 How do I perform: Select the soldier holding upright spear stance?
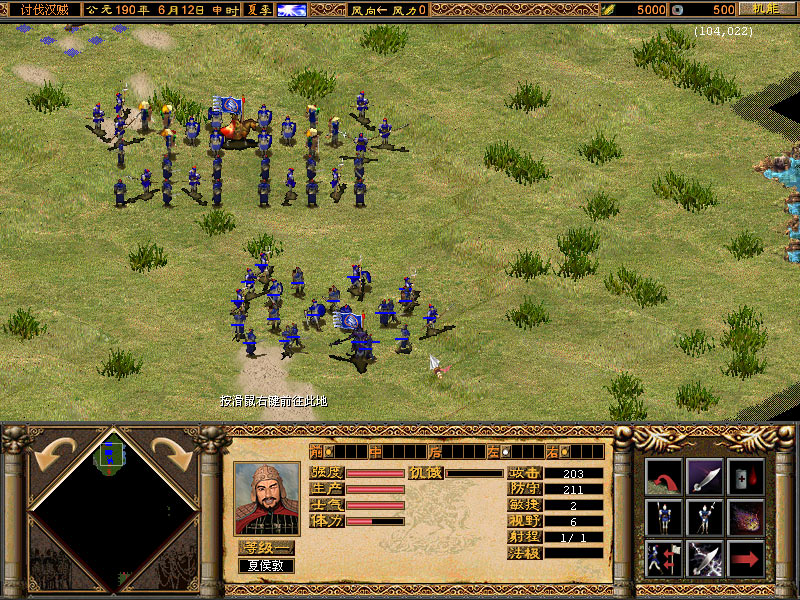tap(663, 517)
